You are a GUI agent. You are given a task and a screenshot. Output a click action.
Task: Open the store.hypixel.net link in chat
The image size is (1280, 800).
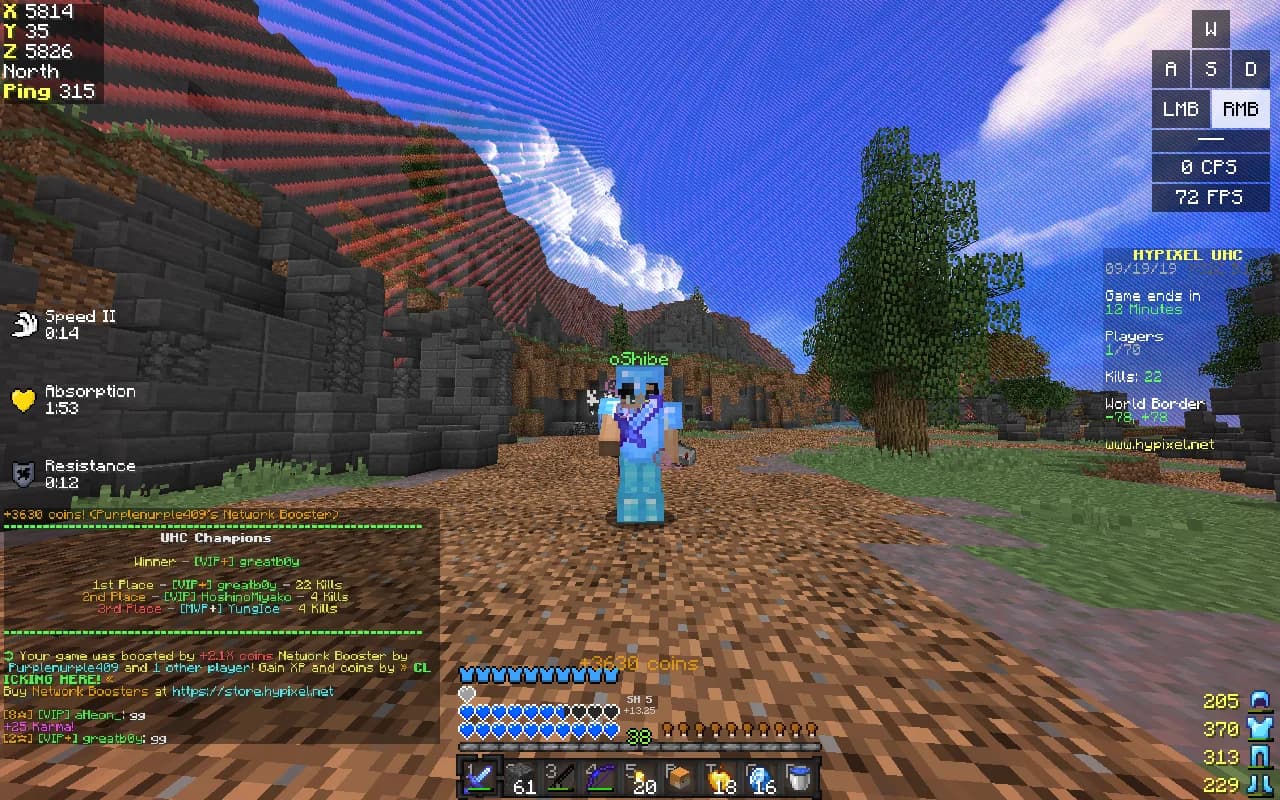[x=252, y=691]
